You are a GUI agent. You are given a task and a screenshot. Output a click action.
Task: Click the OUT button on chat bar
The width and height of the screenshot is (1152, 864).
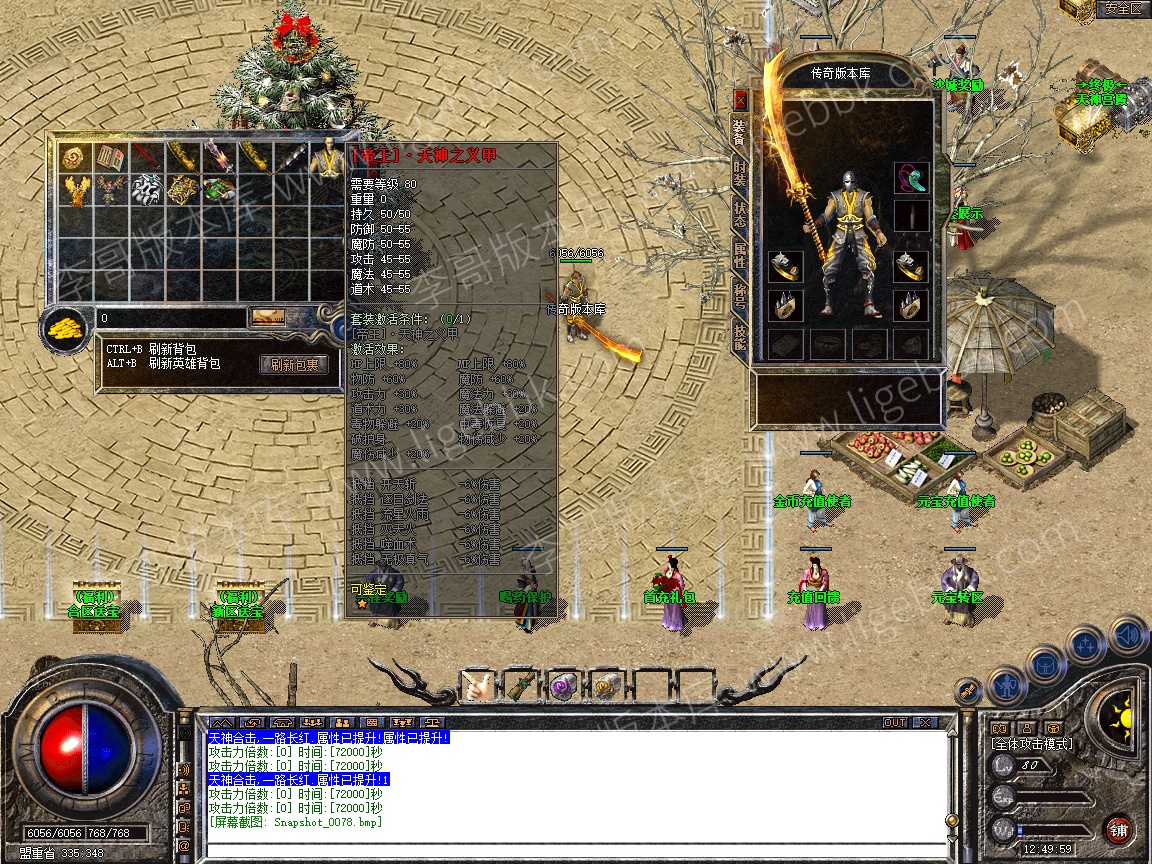895,722
